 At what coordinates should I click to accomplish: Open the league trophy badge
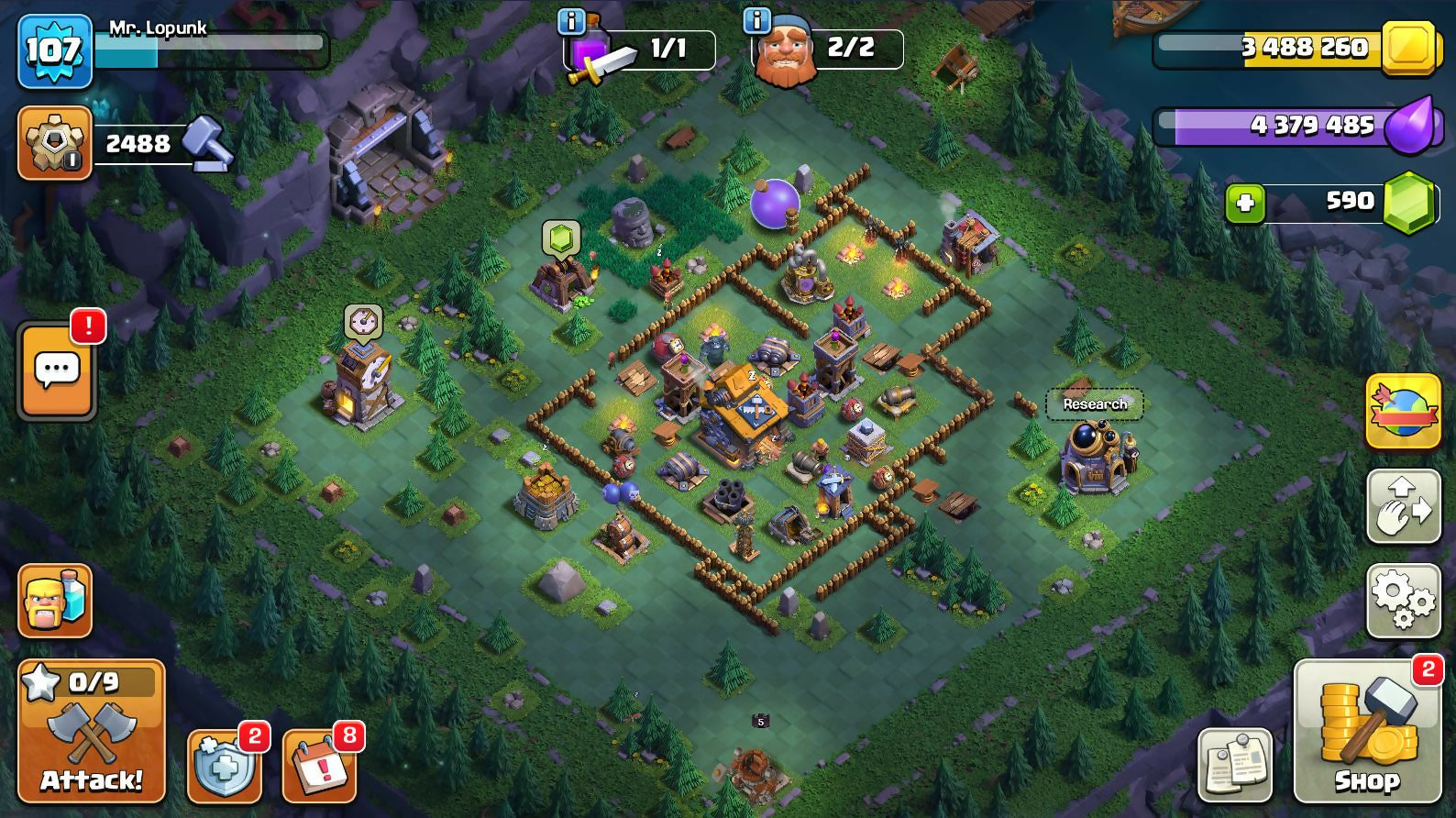[55, 142]
